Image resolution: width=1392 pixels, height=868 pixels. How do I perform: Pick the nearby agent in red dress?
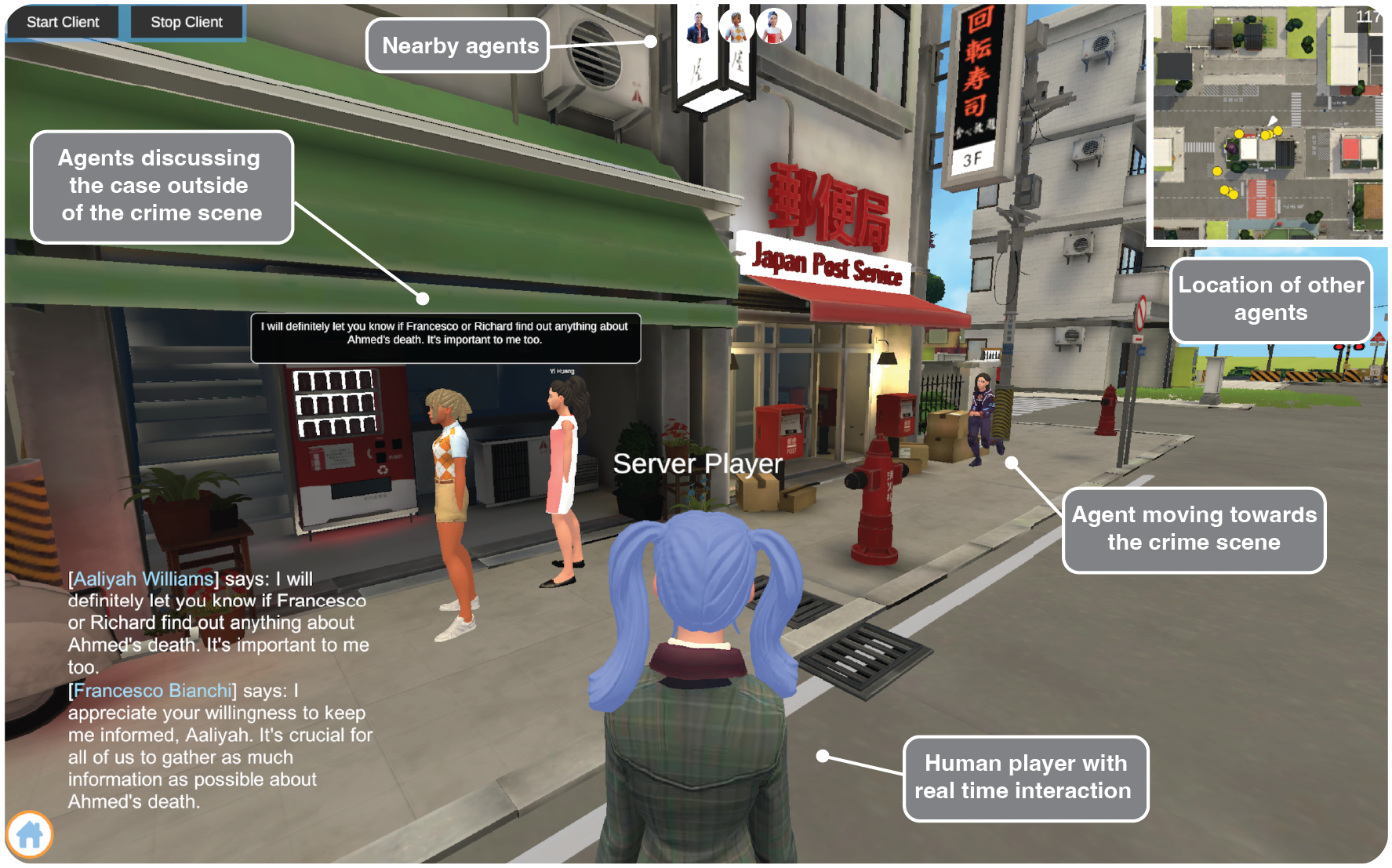774,27
